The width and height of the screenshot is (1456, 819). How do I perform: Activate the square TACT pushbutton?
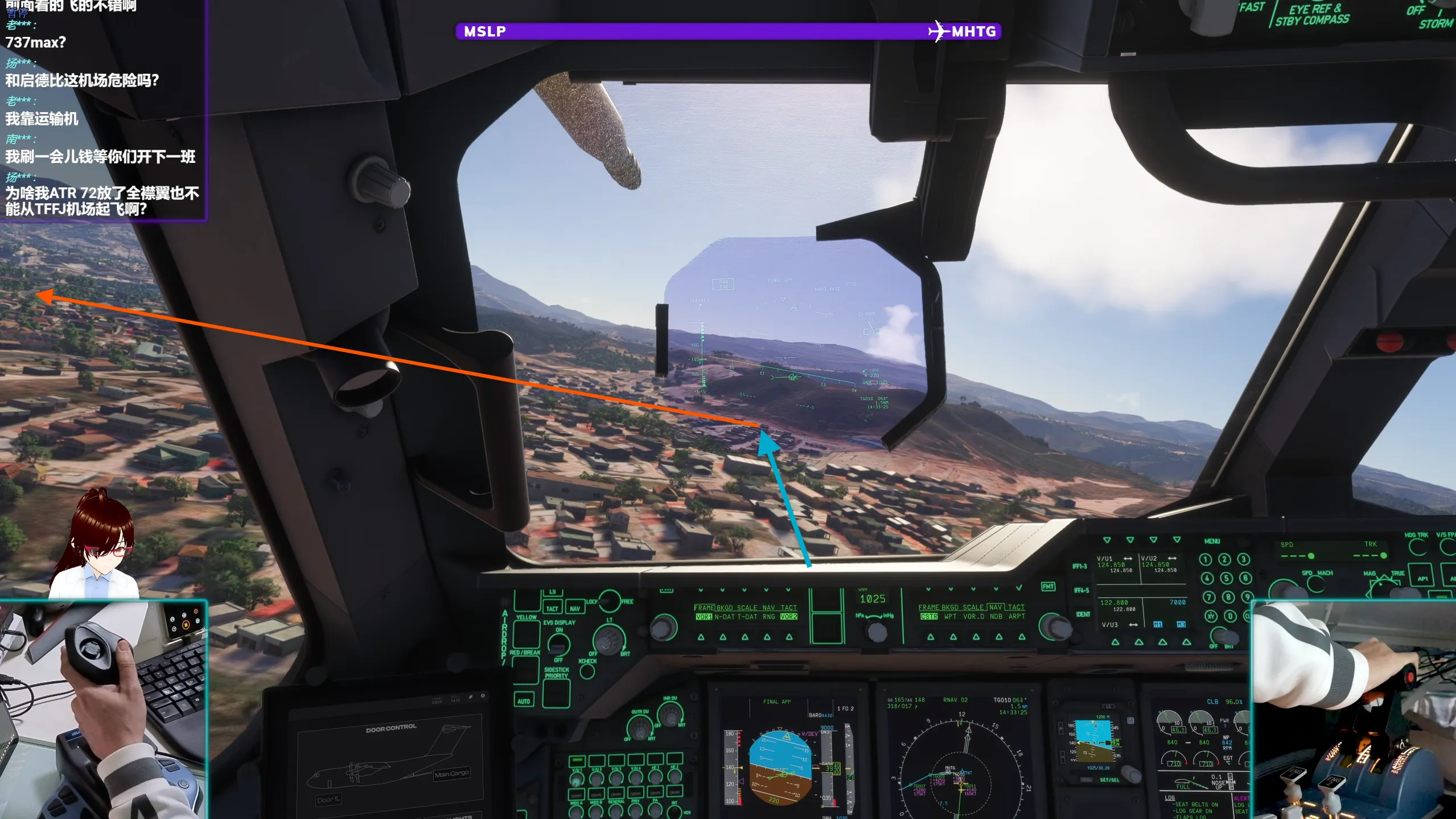pyautogui.click(x=552, y=608)
